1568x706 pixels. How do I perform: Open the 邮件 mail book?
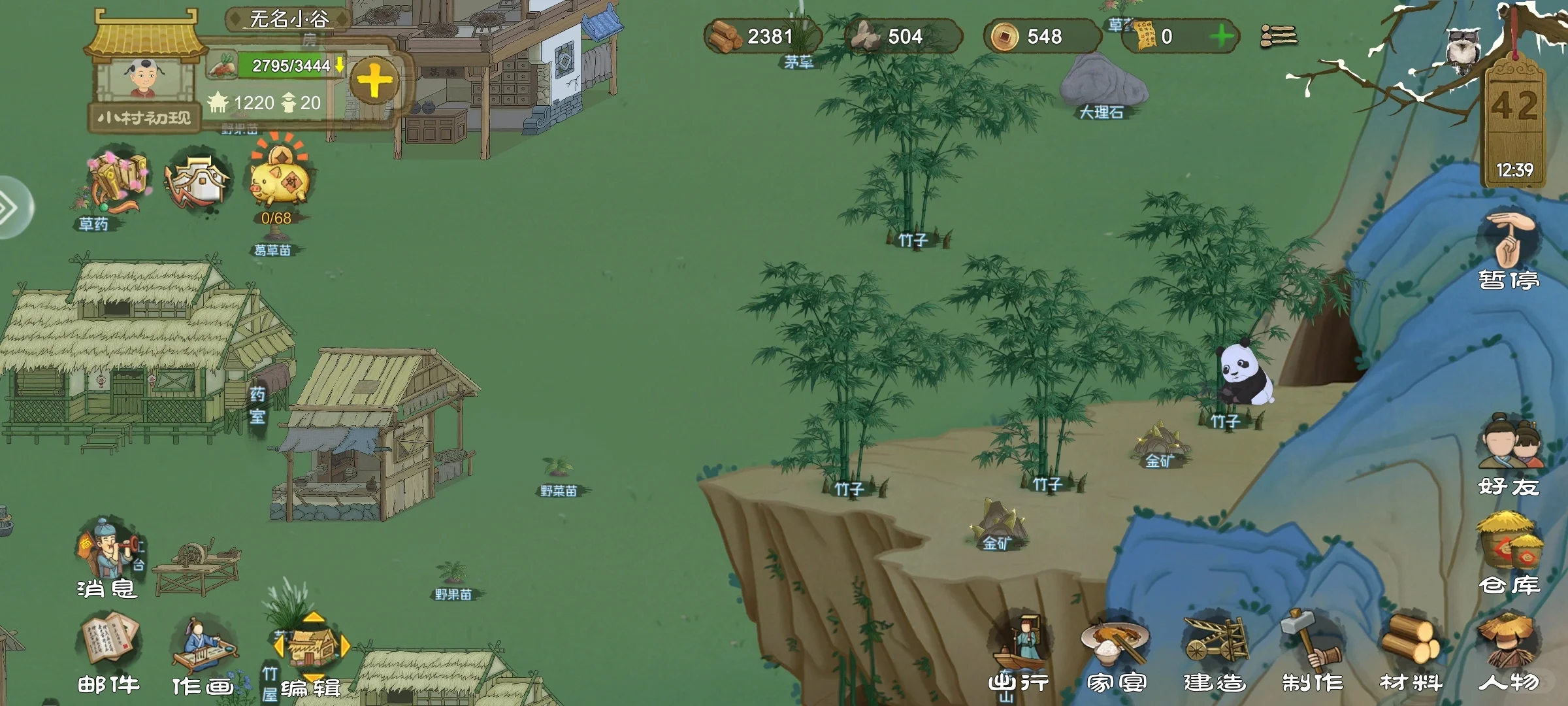click(x=109, y=652)
